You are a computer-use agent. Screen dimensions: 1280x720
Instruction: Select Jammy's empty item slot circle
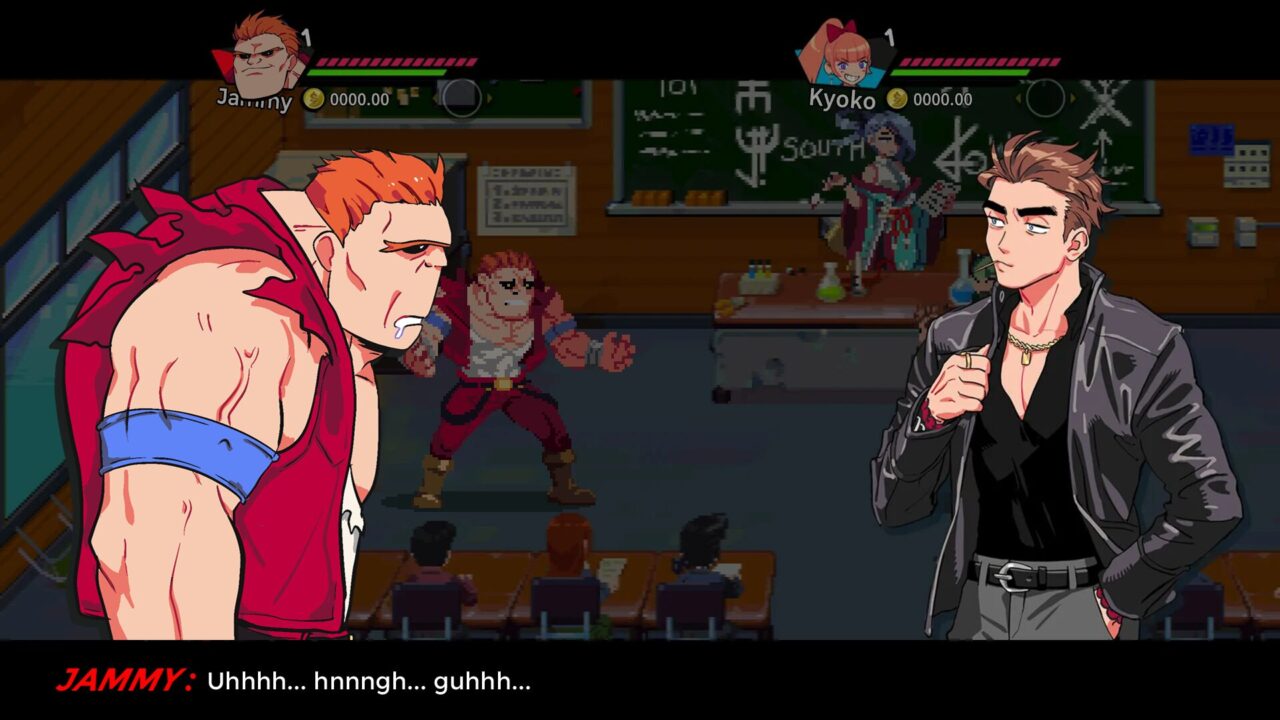[x=461, y=98]
